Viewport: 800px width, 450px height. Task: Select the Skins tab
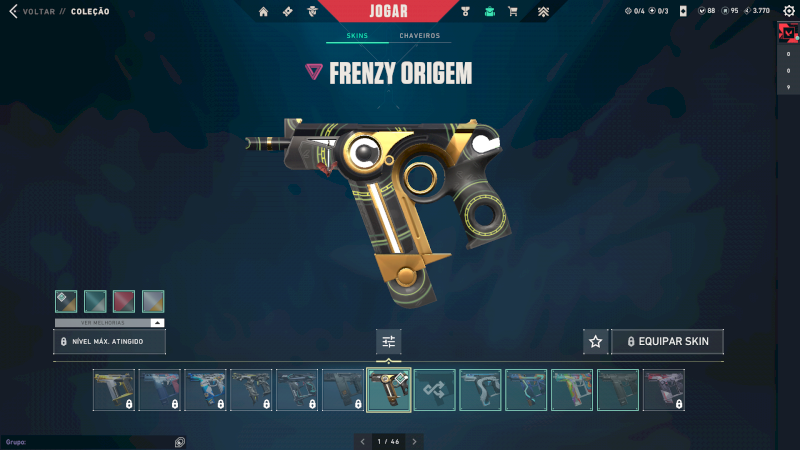357,36
